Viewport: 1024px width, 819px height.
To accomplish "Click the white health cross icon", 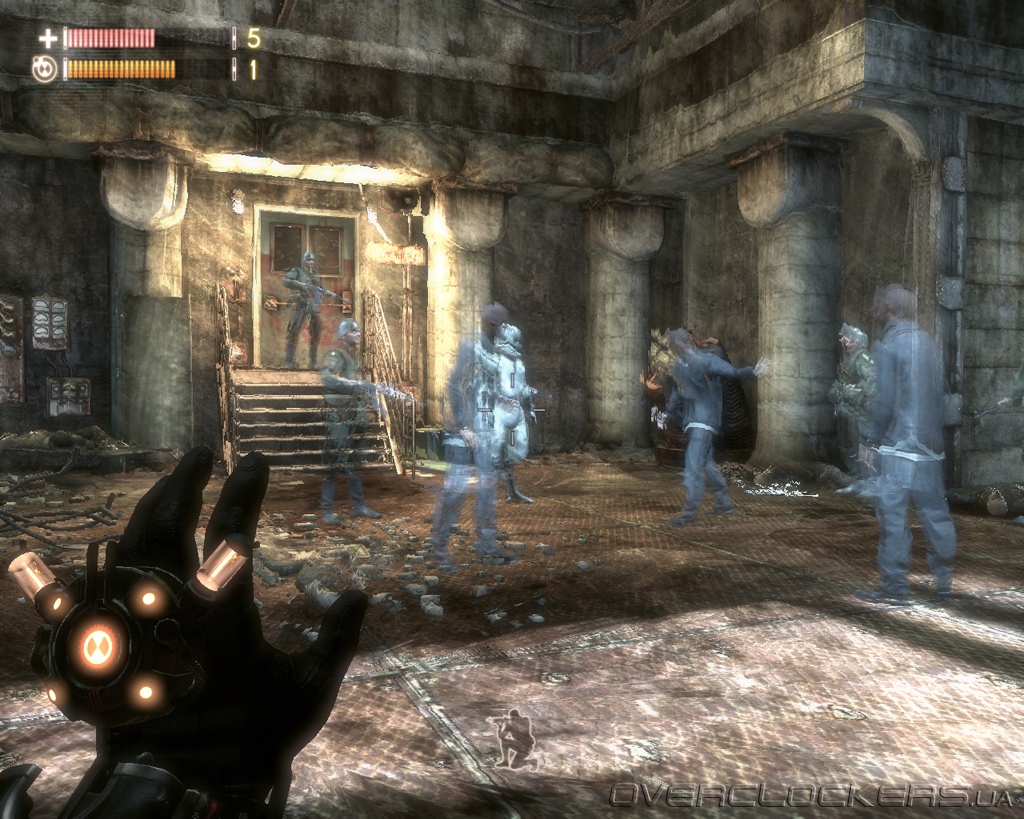I will (x=47, y=39).
